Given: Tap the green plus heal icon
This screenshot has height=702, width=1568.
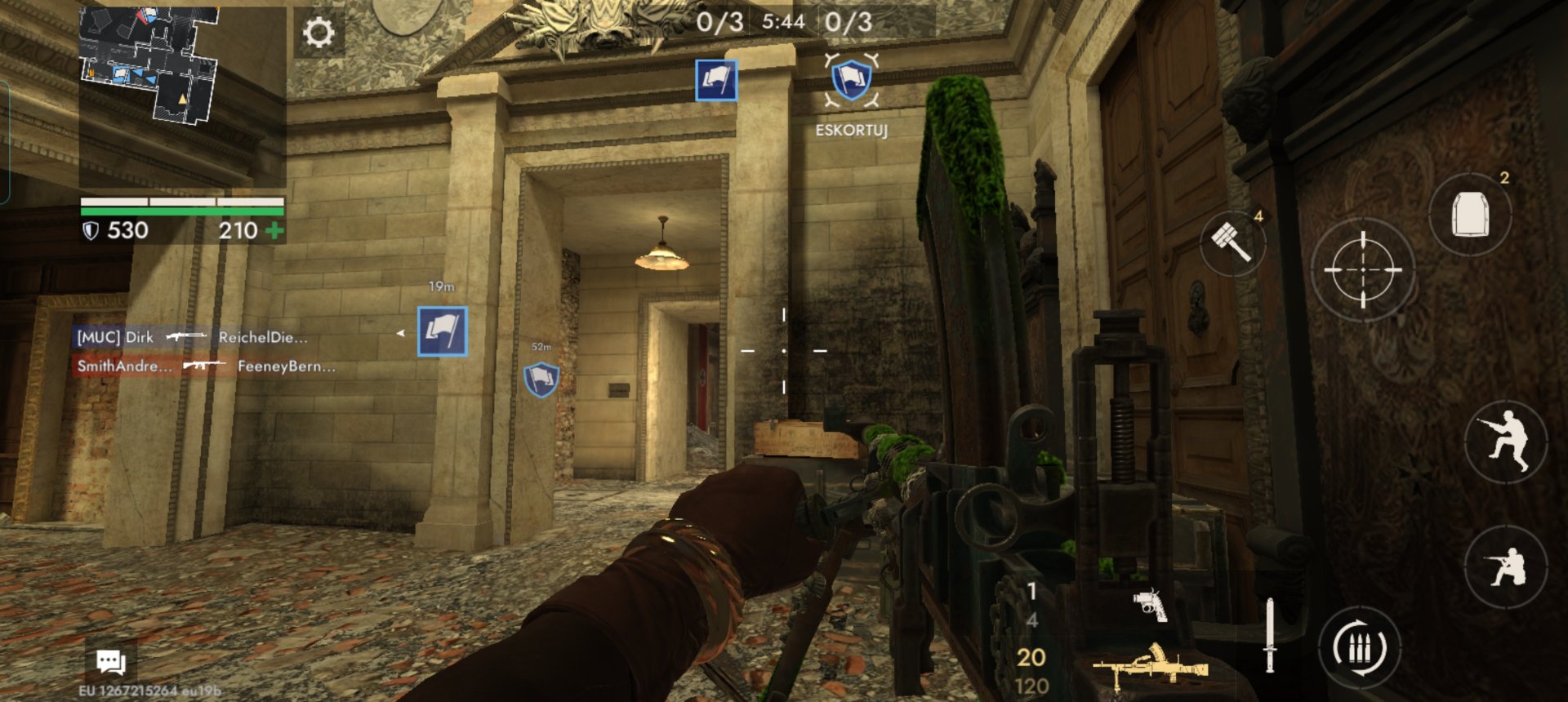Looking at the screenshot, I should [x=274, y=231].
